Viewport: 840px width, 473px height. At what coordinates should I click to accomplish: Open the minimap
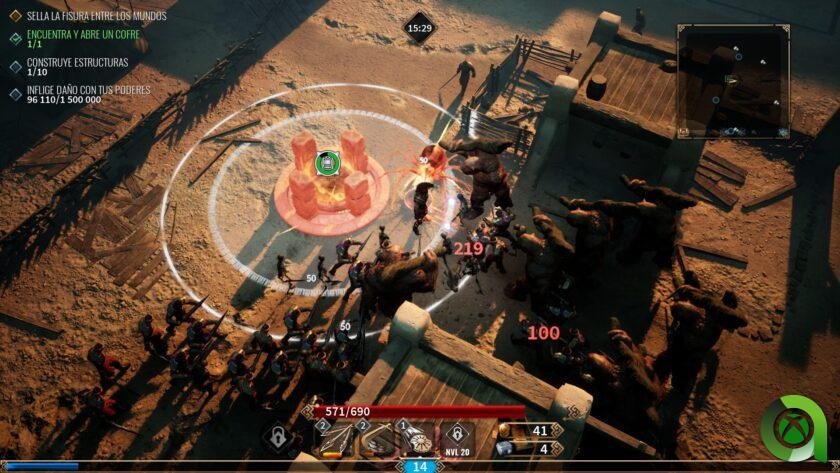733,81
